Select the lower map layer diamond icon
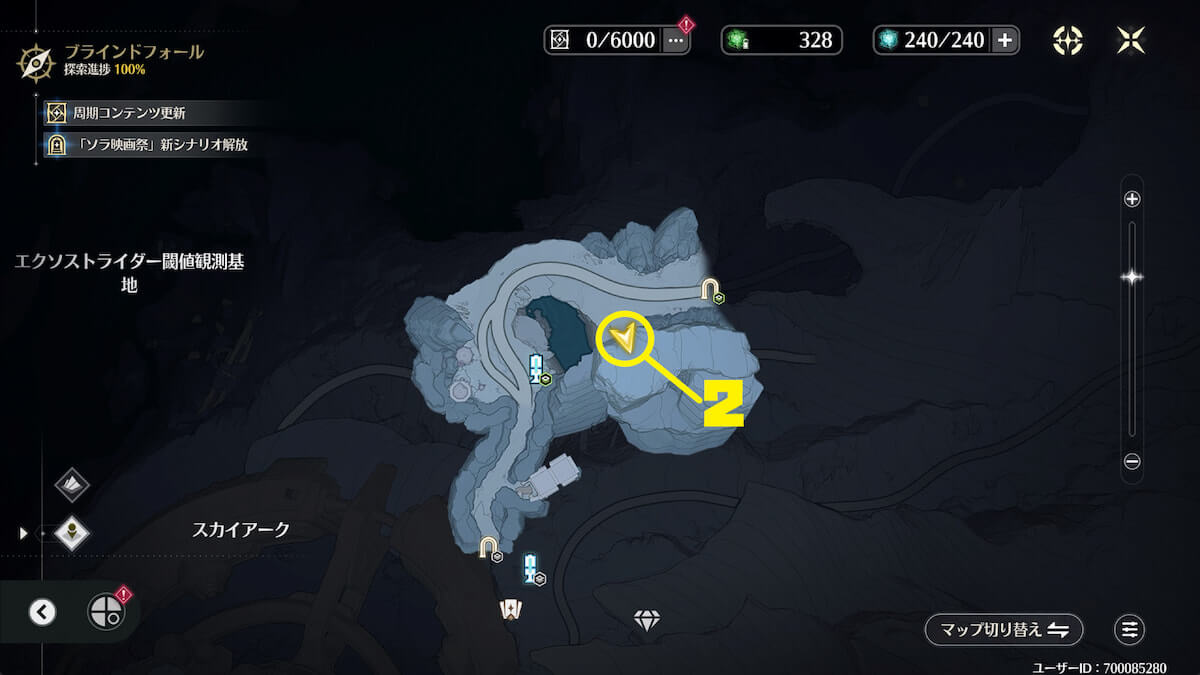 point(72,532)
